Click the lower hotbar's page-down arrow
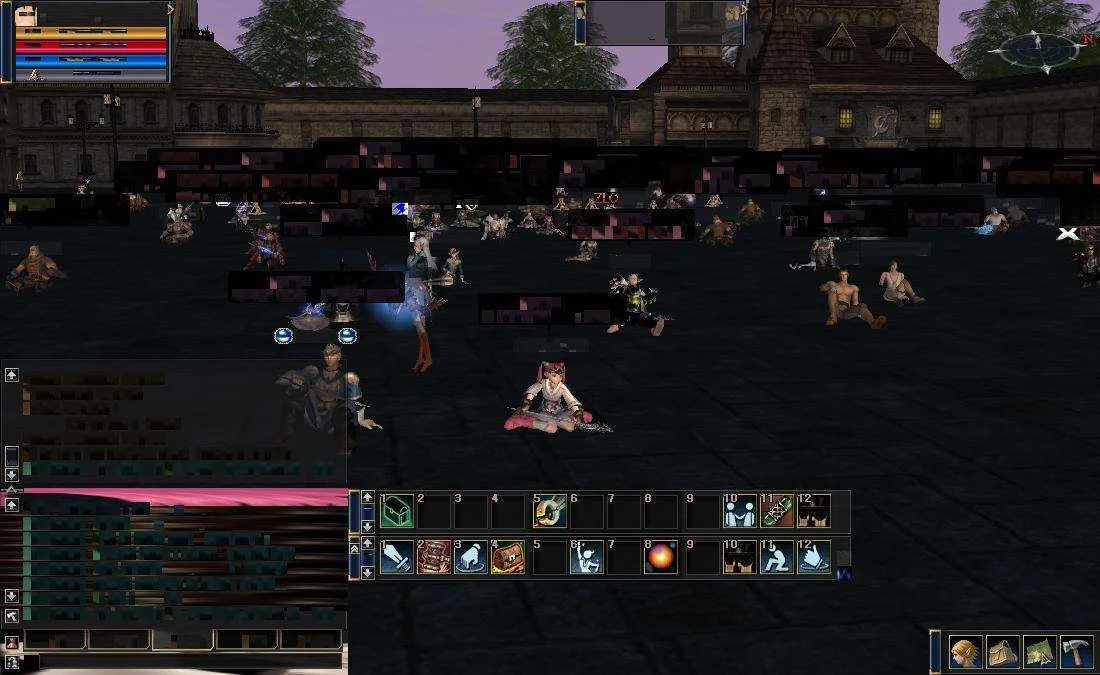 click(368, 572)
